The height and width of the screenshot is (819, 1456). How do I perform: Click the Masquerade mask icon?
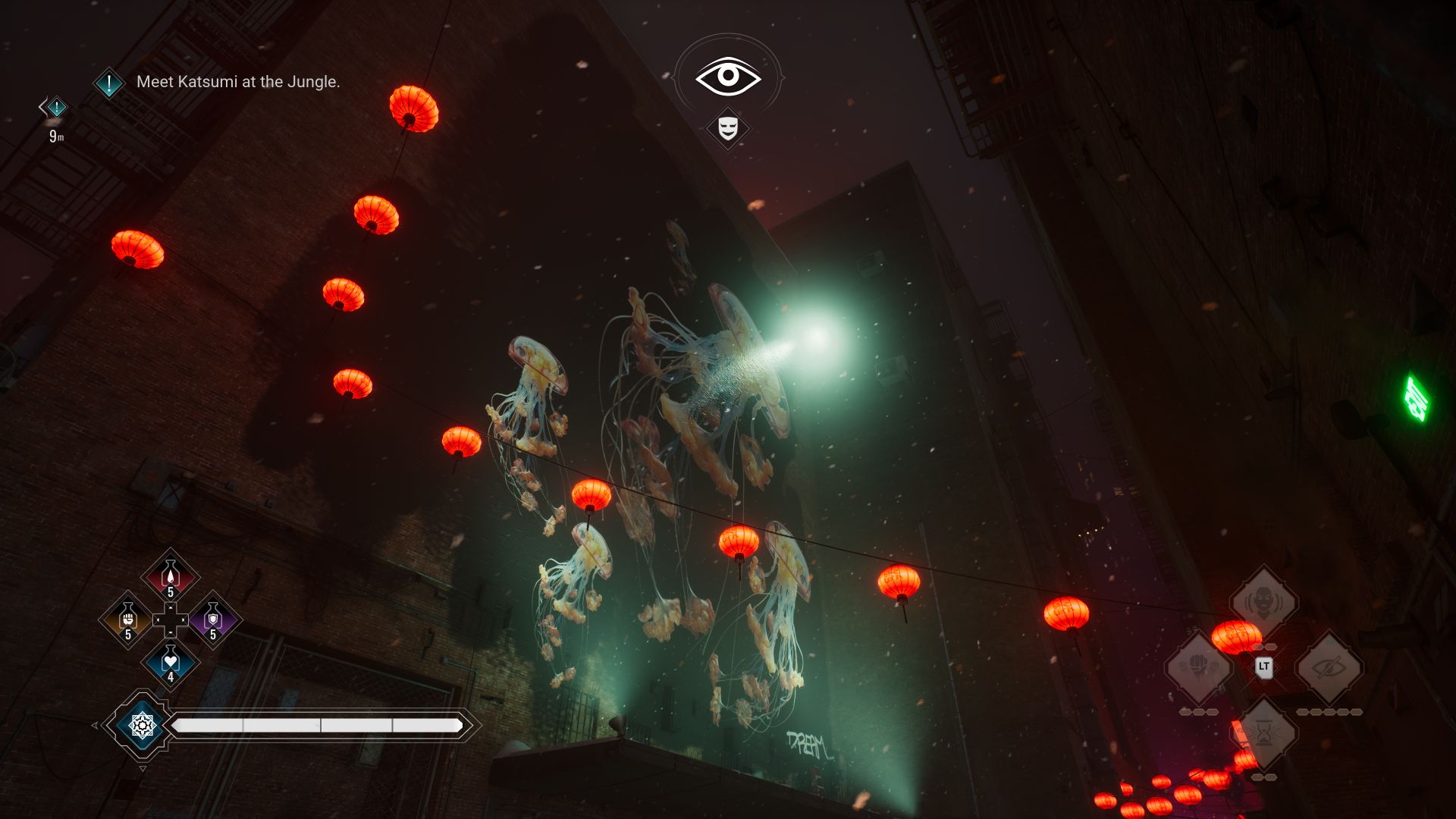[728, 127]
